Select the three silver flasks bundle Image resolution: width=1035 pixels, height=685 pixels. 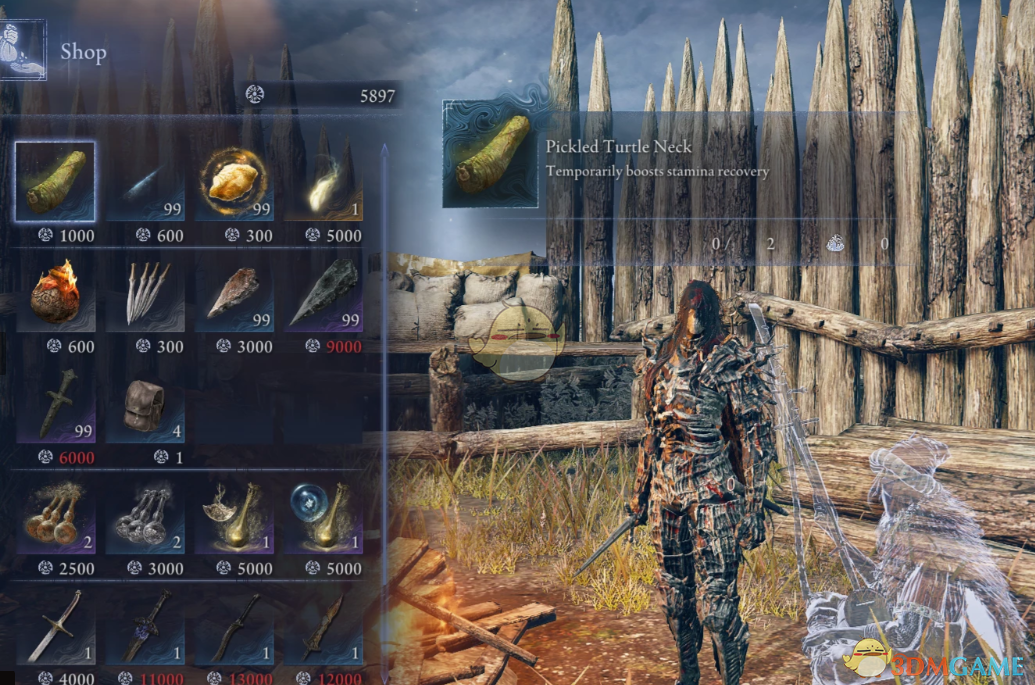click(x=146, y=516)
